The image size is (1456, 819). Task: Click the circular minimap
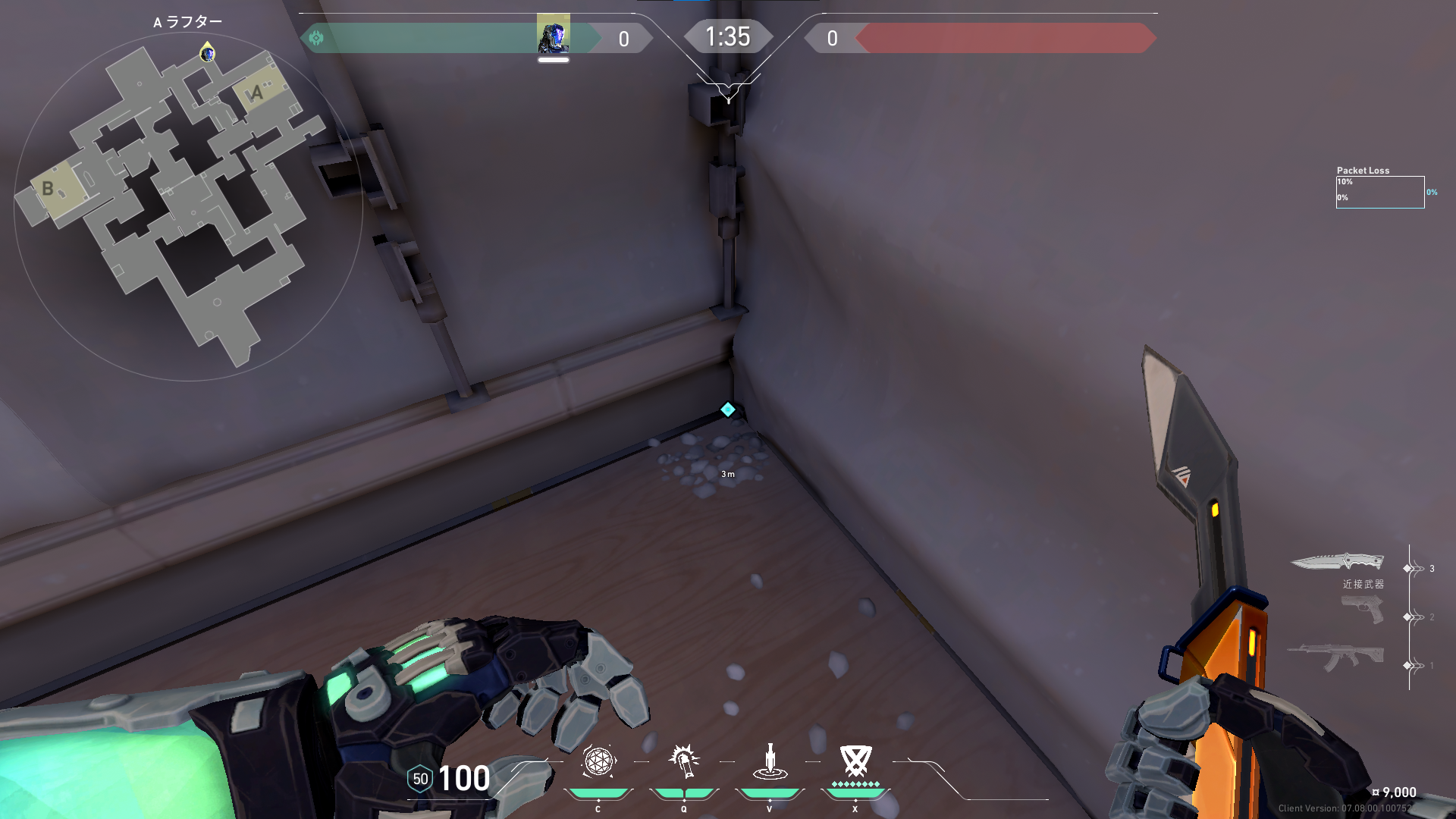tap(188, 206)
